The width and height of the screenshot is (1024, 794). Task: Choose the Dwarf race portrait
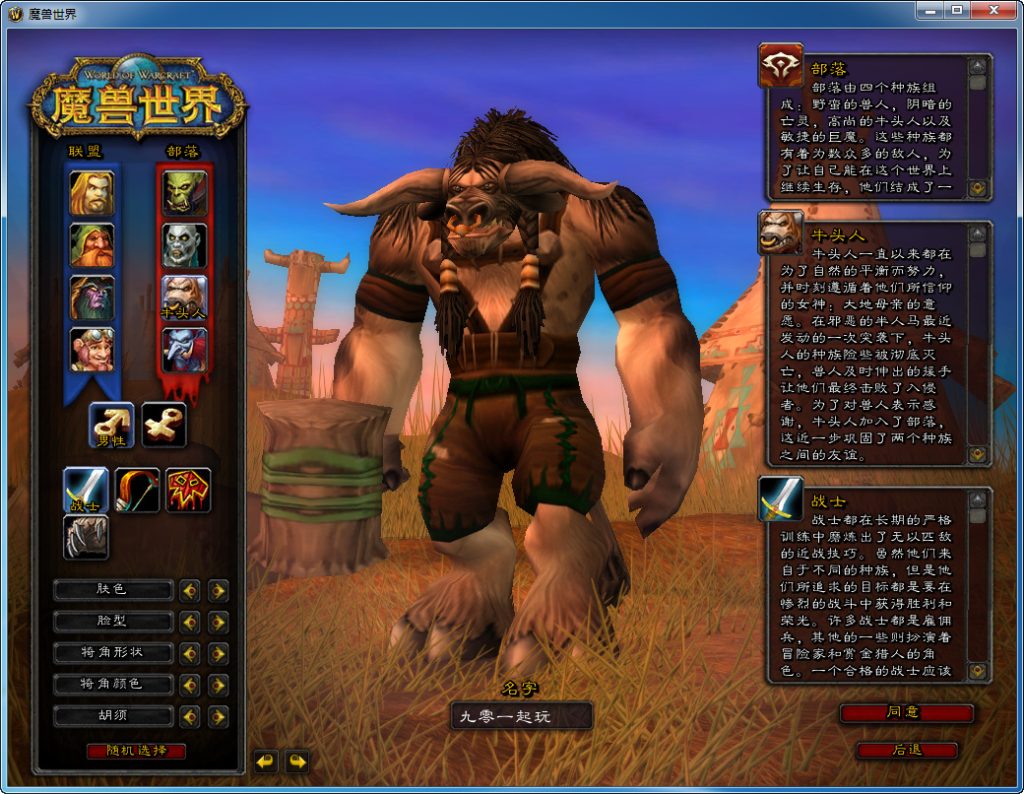click(91, 245)
